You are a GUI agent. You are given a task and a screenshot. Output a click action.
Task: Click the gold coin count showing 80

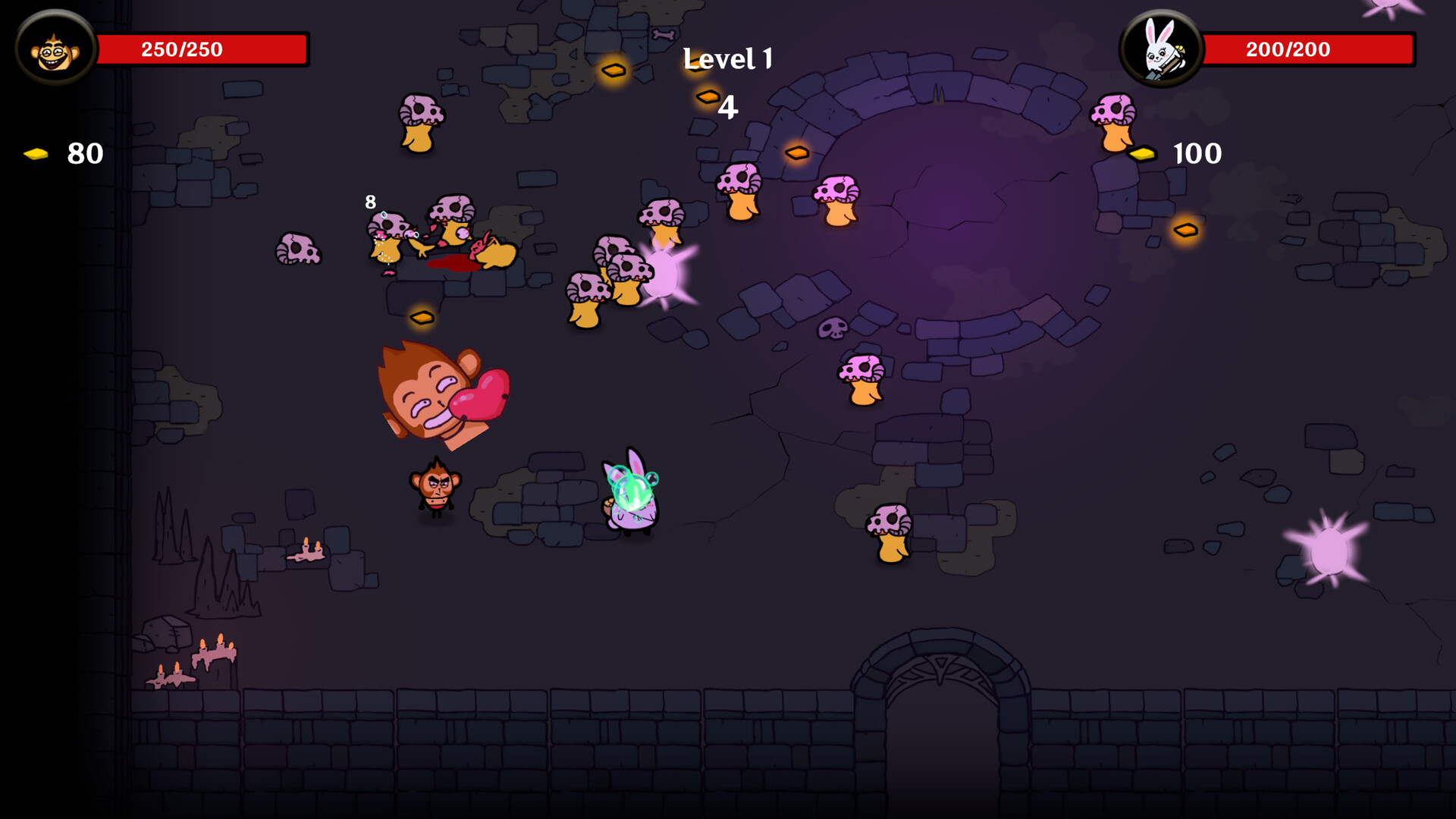click(85, 154)
